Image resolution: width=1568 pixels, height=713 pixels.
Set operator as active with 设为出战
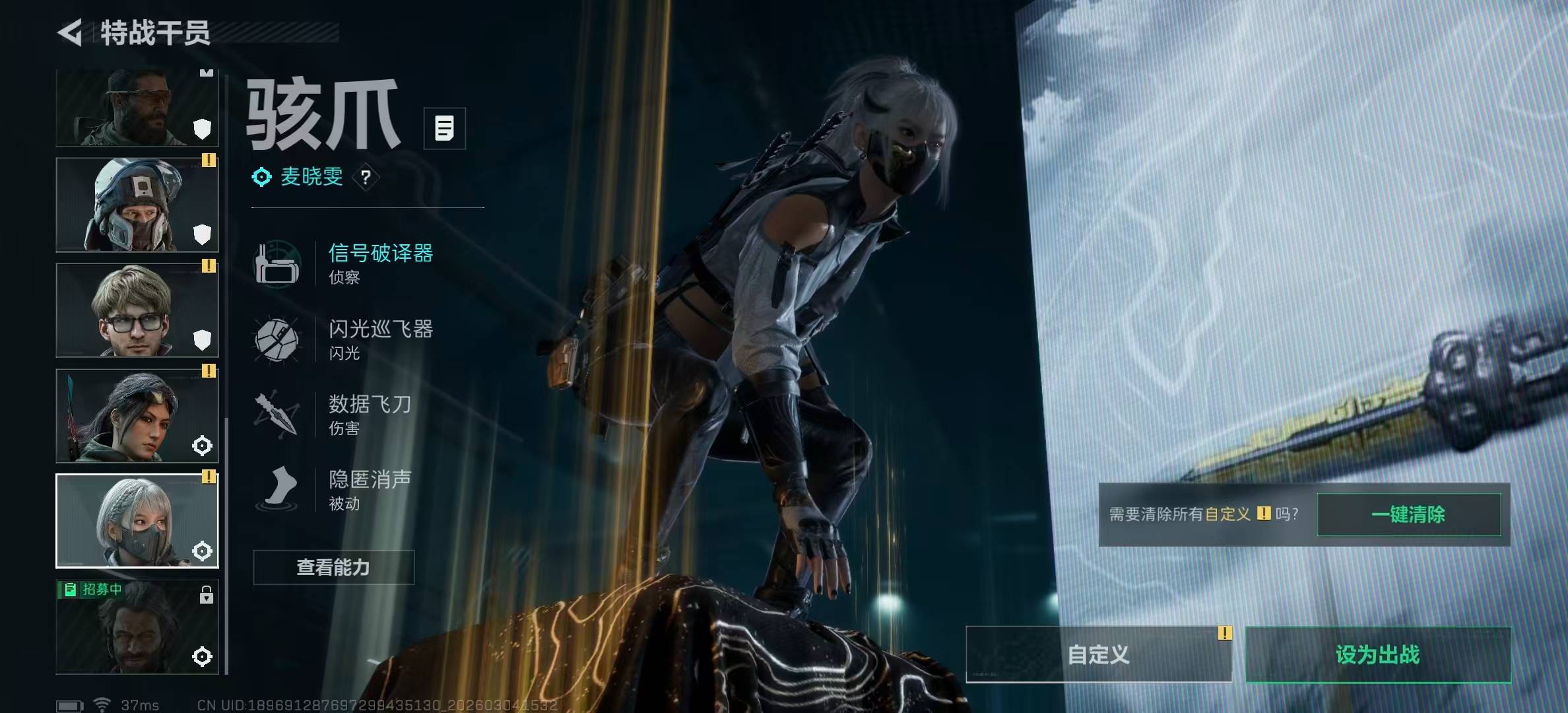(1377, 654)
